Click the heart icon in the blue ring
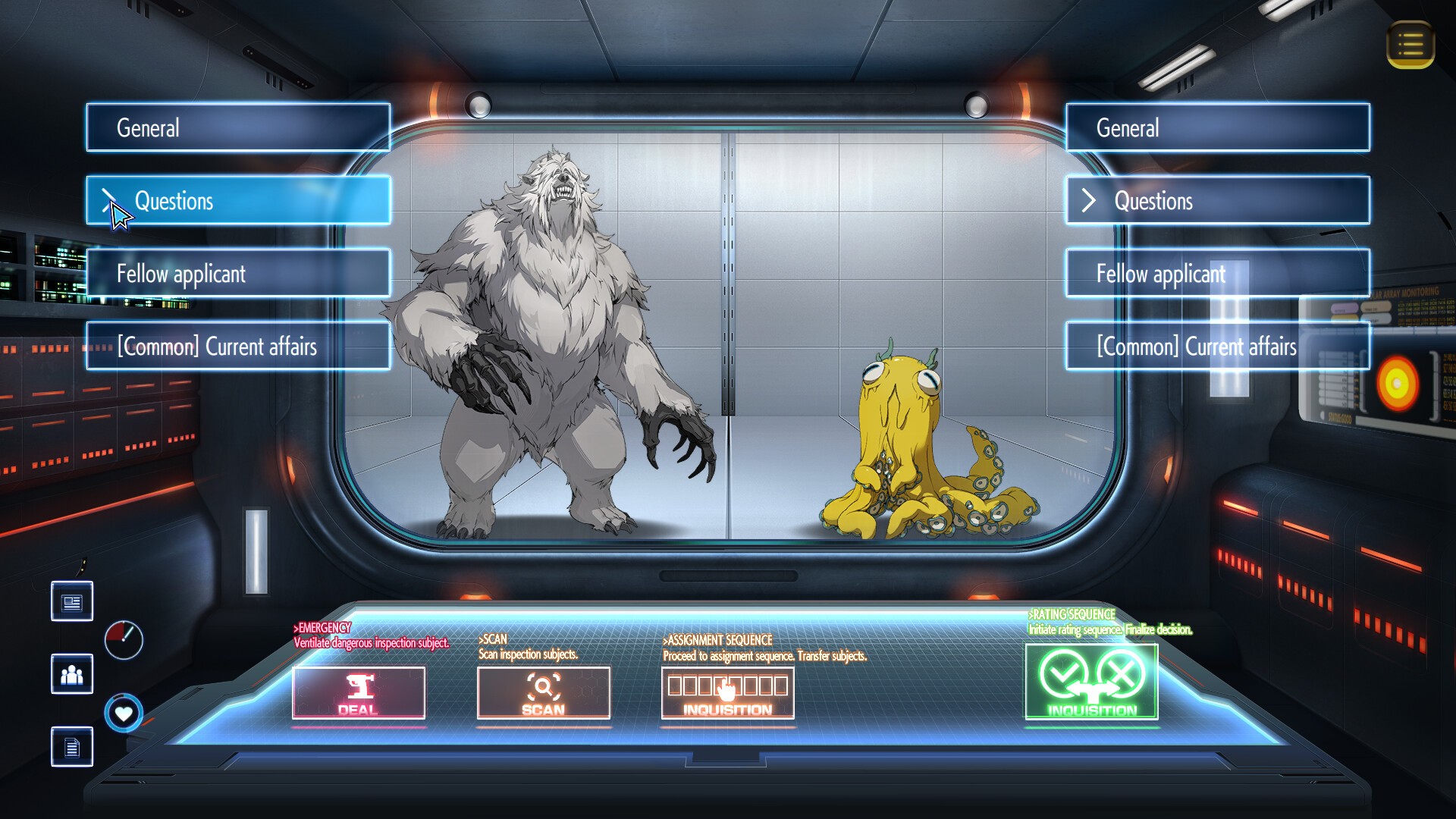This screenshot has width=1456, height=819. tap(124, 713)
